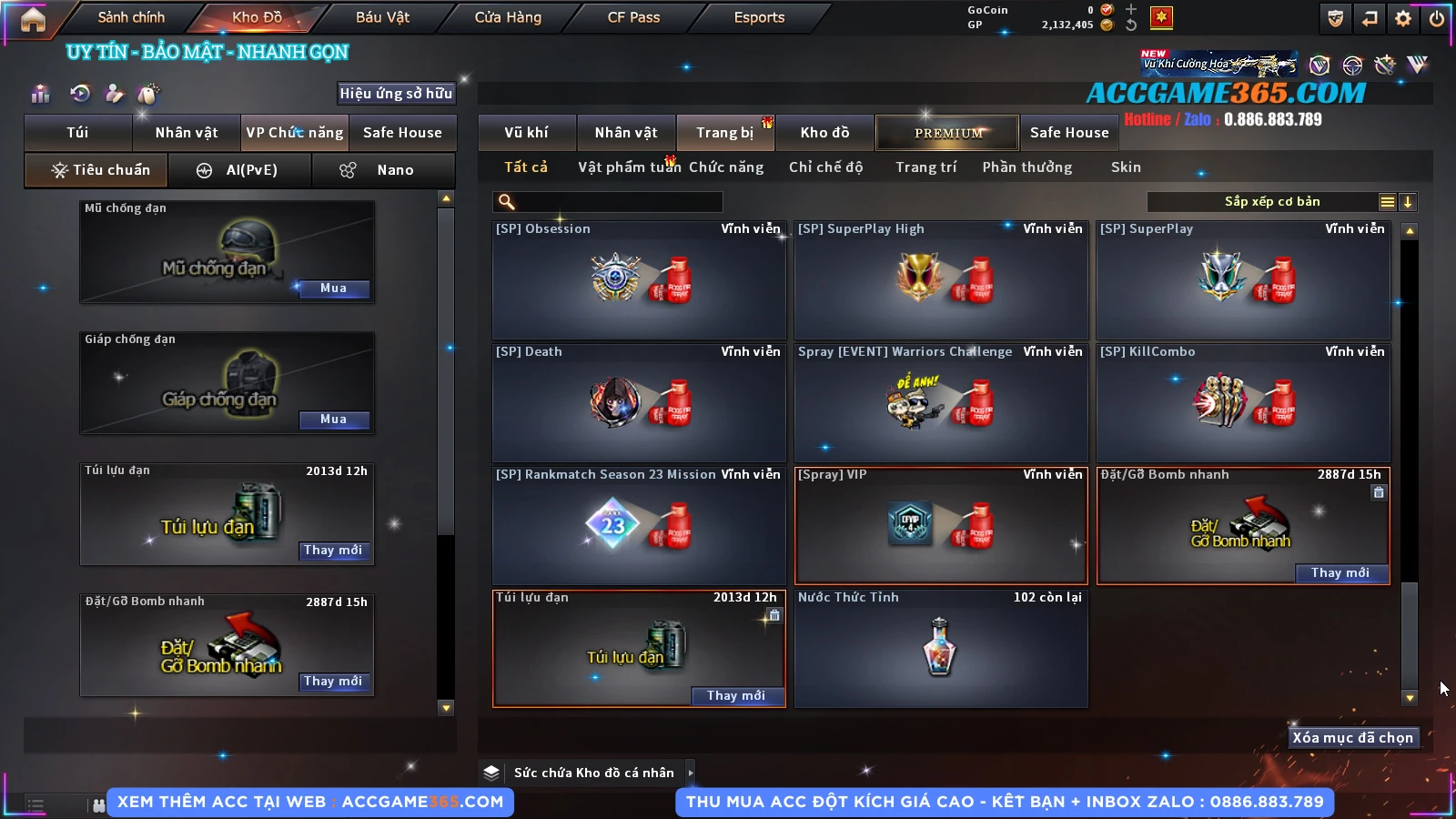Viewport: 1456px width, 819px height.
Task: Open the Esports section
Action: pyautogui.click(x=759, y=17)
